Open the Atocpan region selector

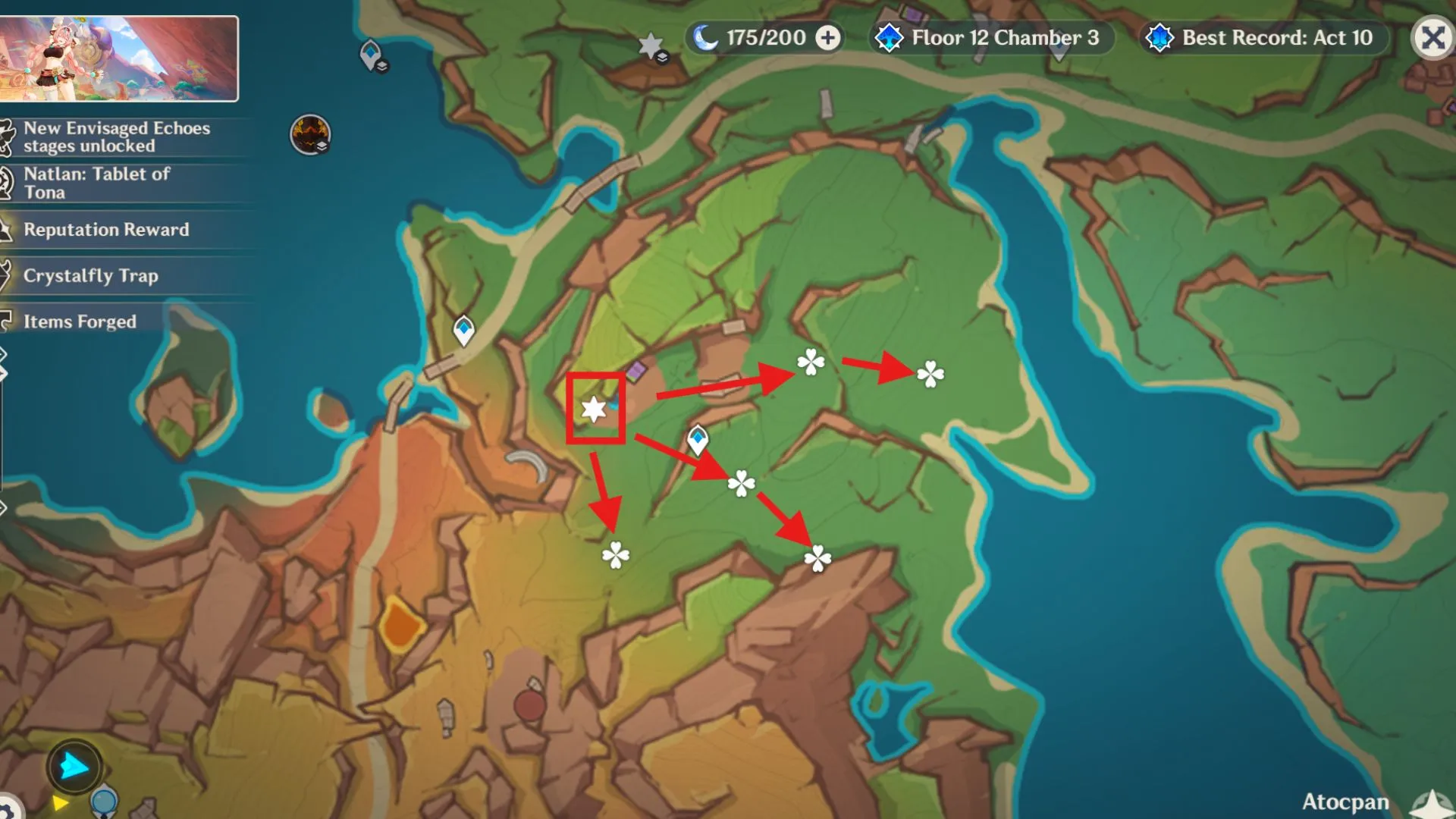pos(1345,802)
